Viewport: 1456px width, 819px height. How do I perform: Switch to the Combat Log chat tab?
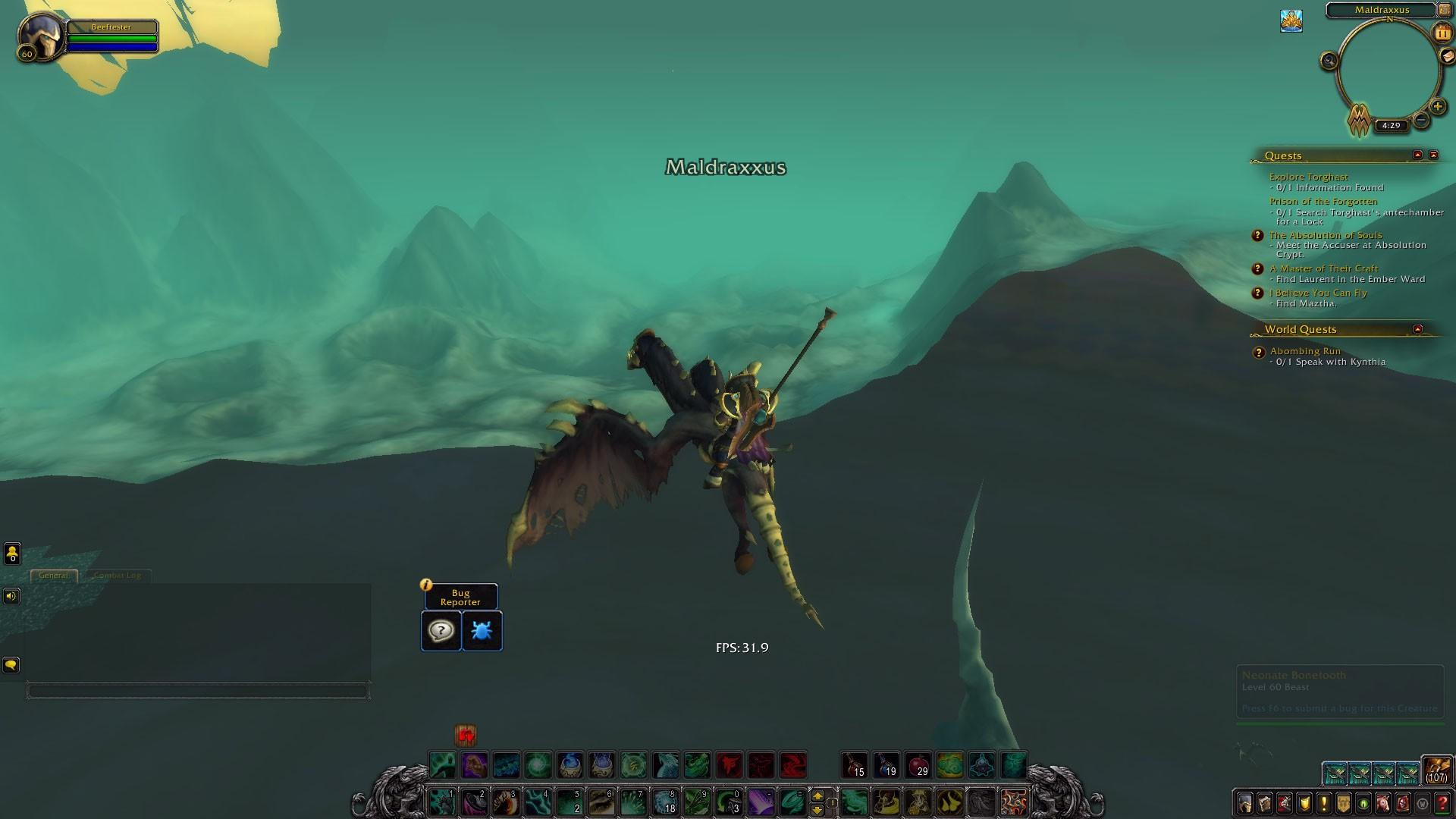click(118, 576)
